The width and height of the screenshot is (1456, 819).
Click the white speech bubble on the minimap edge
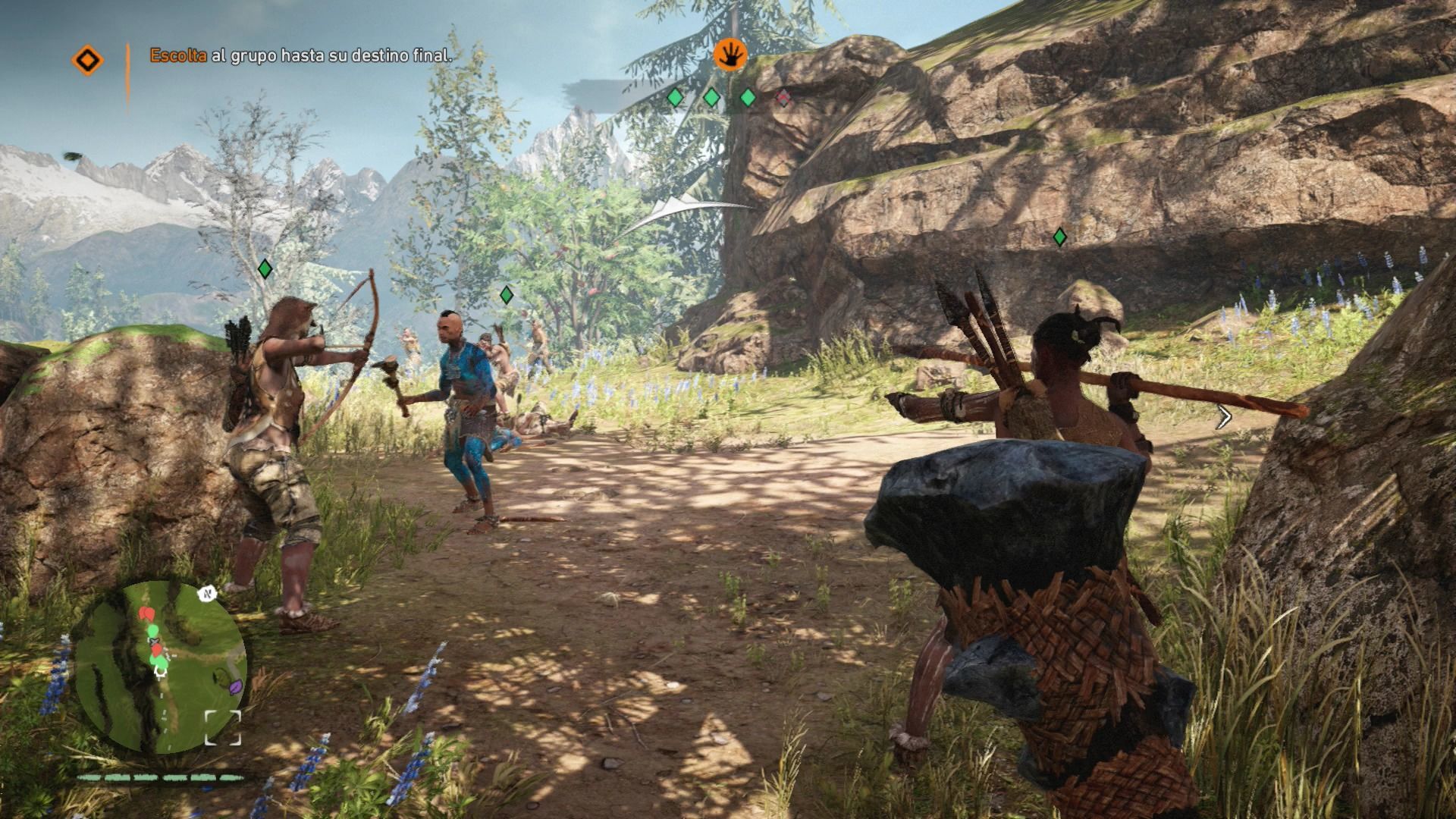207,594
